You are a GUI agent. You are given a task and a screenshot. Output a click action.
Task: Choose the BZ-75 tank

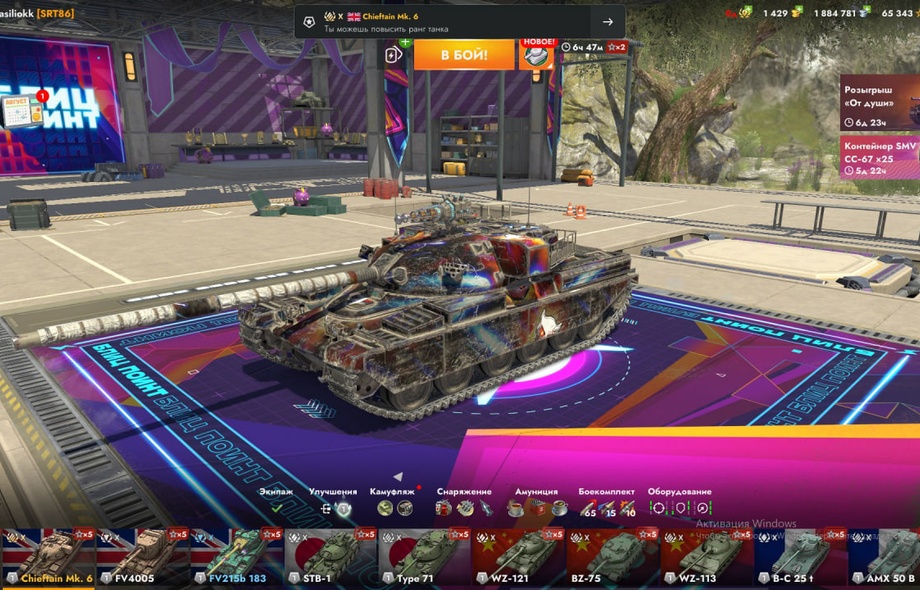612,558
